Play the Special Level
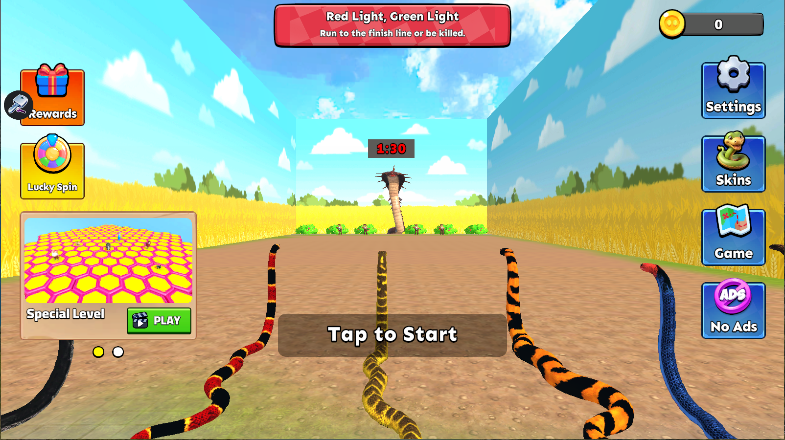 click(159, 320)
